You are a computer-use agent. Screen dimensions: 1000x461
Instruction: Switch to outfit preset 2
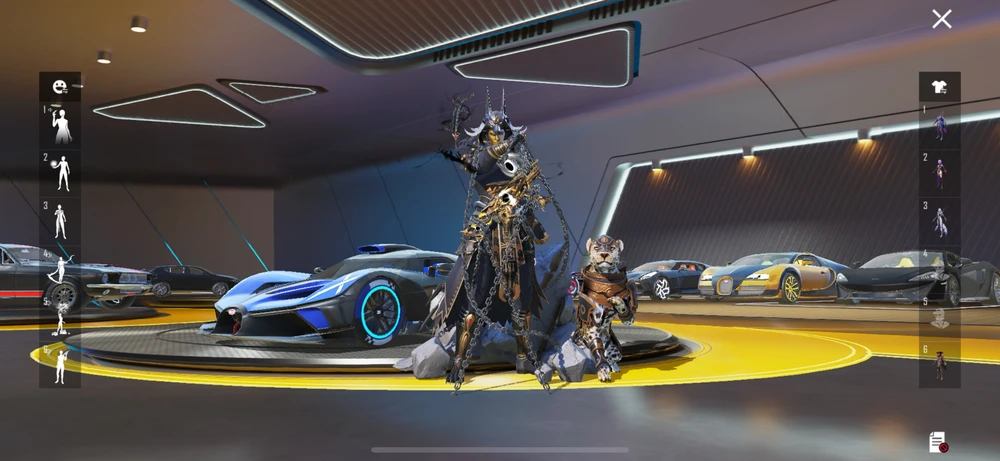click(x=940, y=173)
